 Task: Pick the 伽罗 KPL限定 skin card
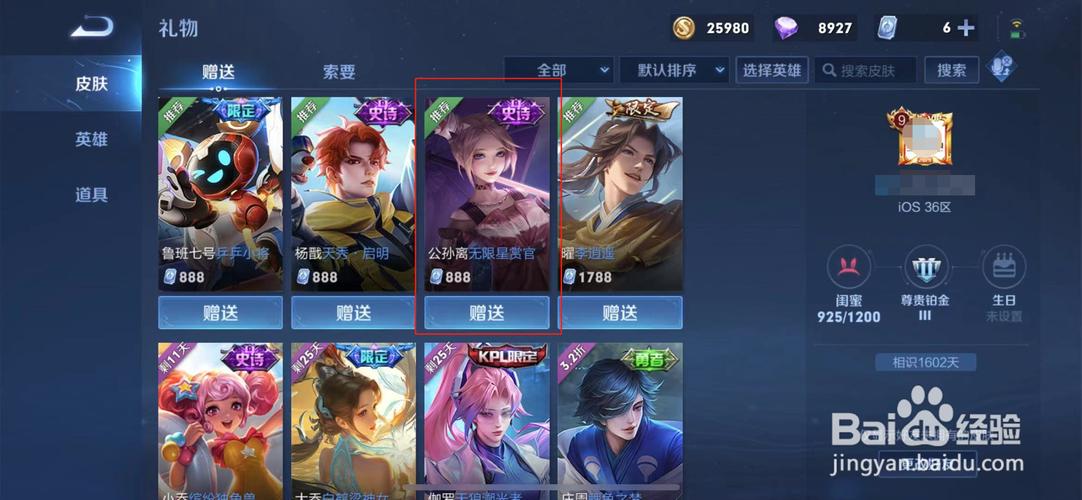[487, 420]
